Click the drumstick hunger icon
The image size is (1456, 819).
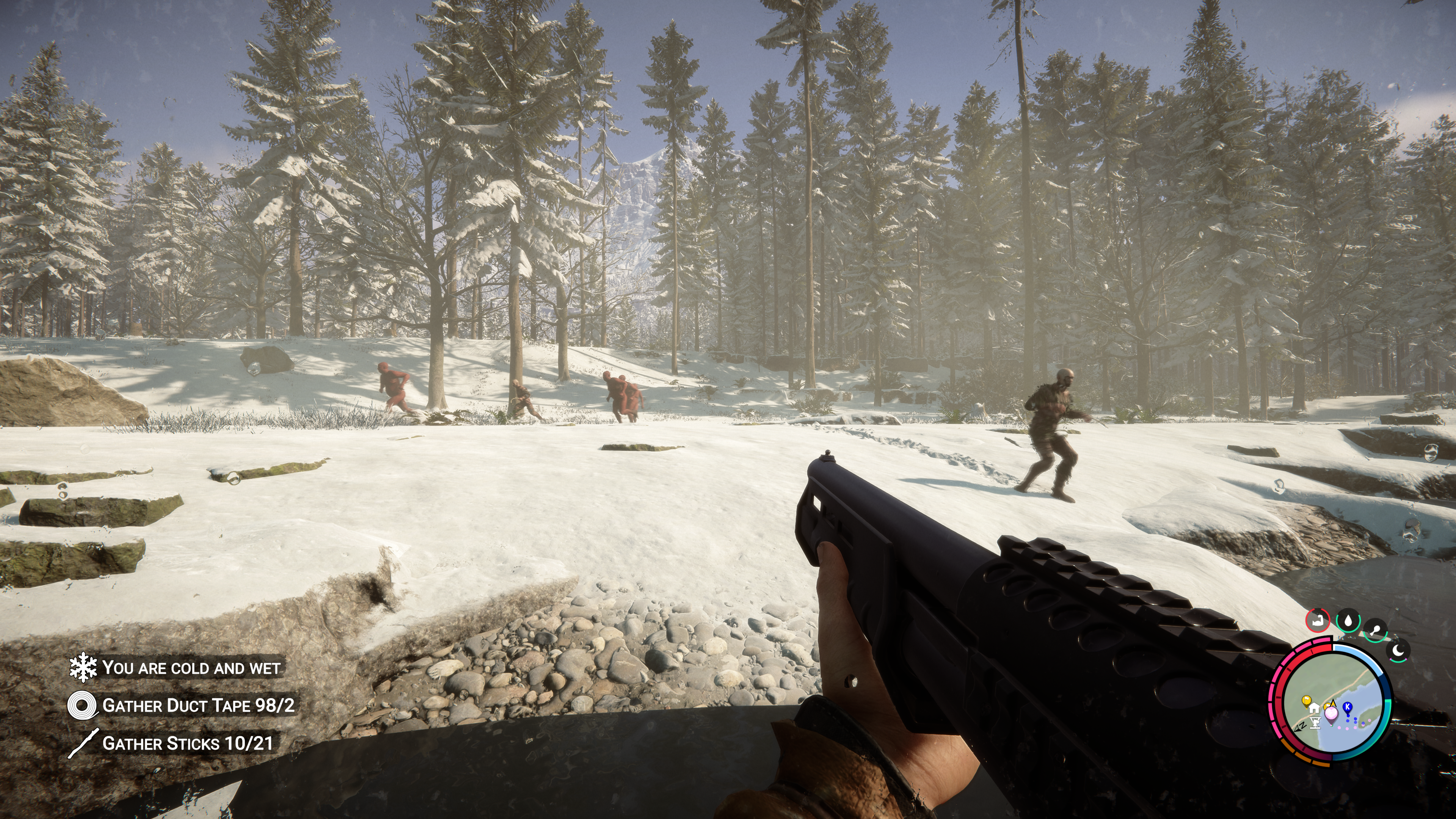pos(1375,631)
